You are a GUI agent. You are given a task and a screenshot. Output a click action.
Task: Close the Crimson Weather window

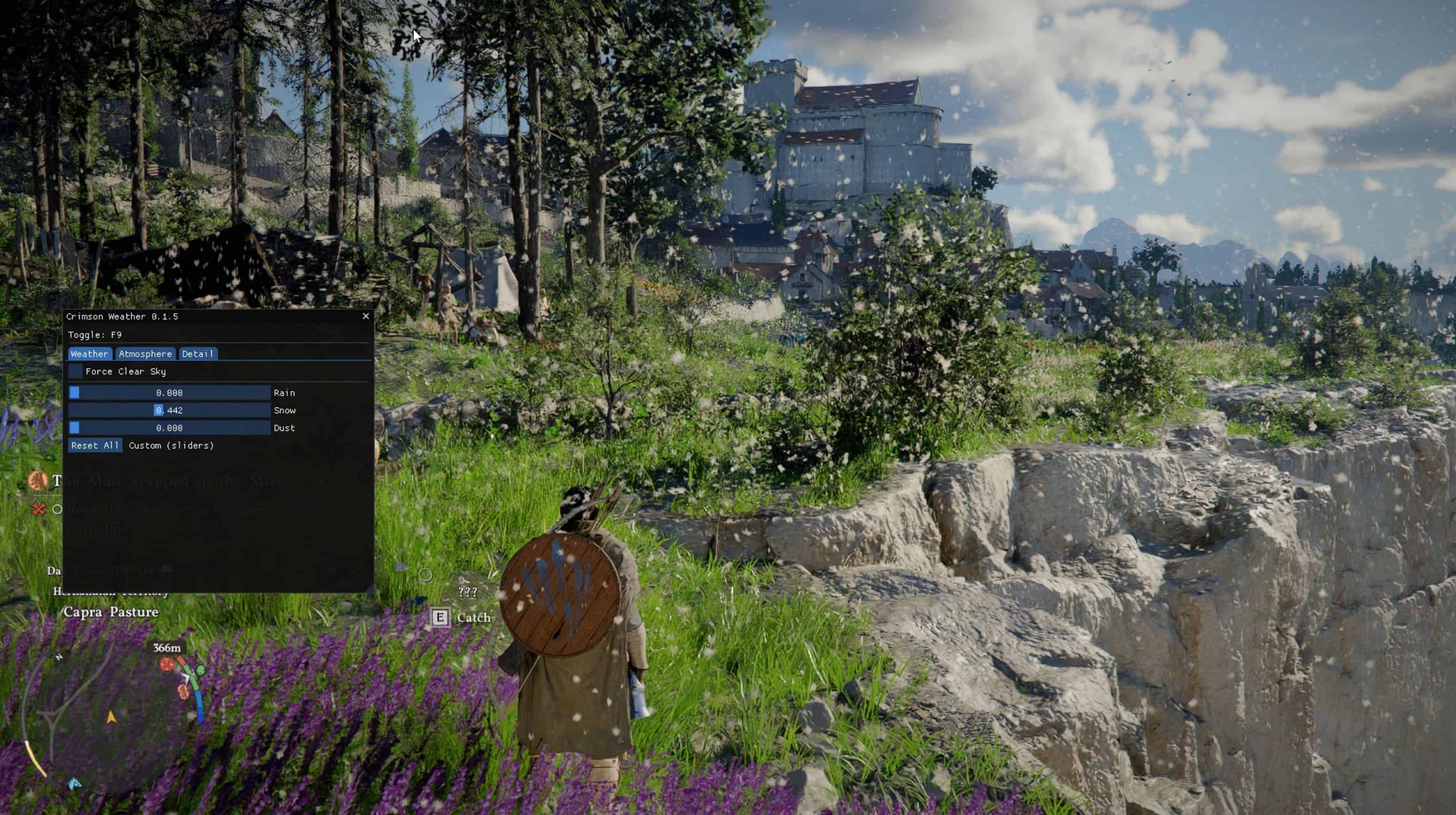tap(366, 316)
